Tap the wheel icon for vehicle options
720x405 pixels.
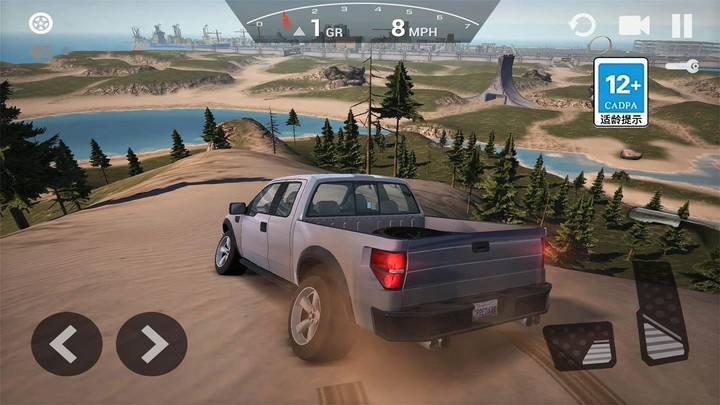(x=40, y=22)
